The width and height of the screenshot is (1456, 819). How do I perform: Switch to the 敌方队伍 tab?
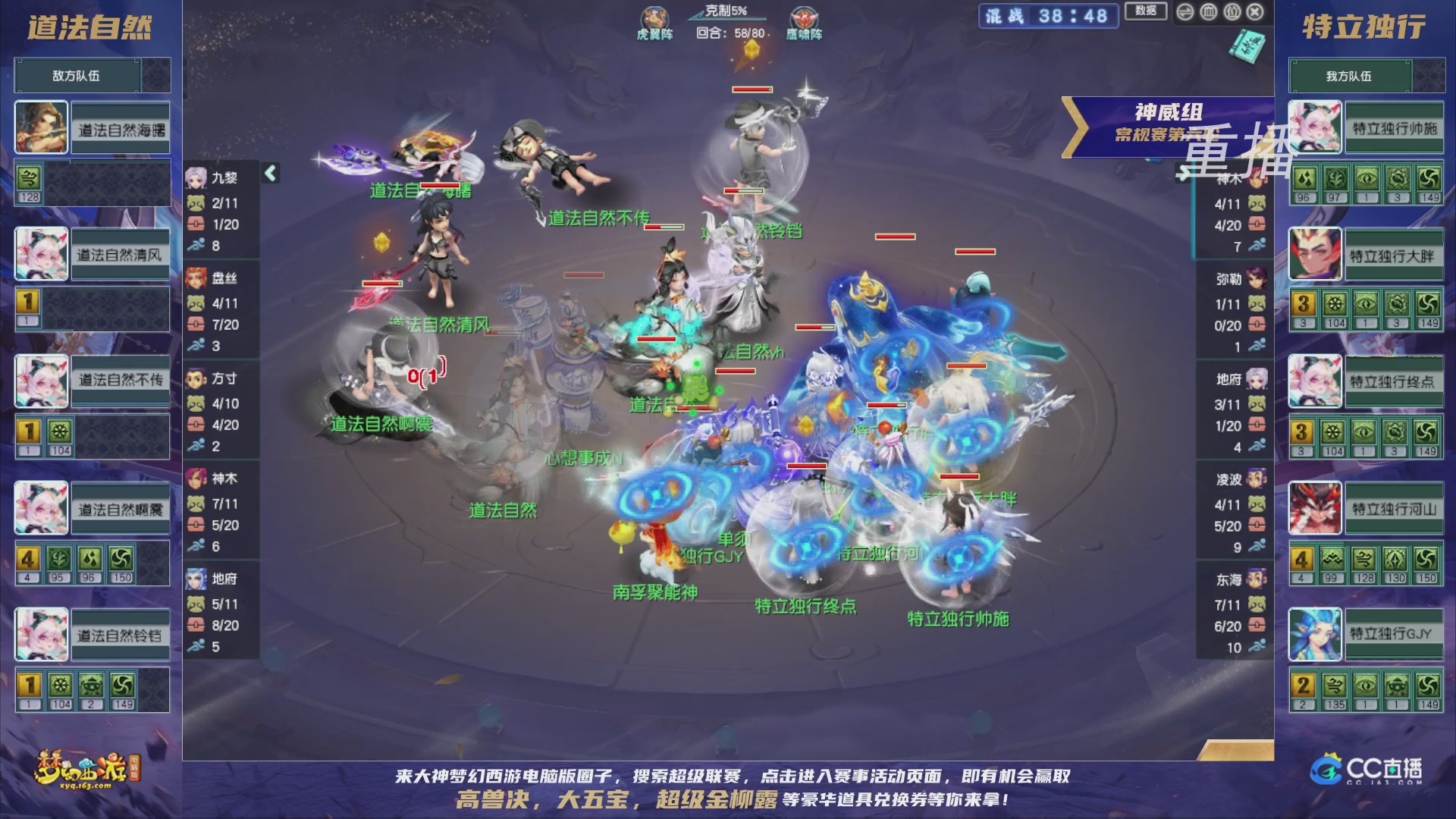(x=76, y=75)
